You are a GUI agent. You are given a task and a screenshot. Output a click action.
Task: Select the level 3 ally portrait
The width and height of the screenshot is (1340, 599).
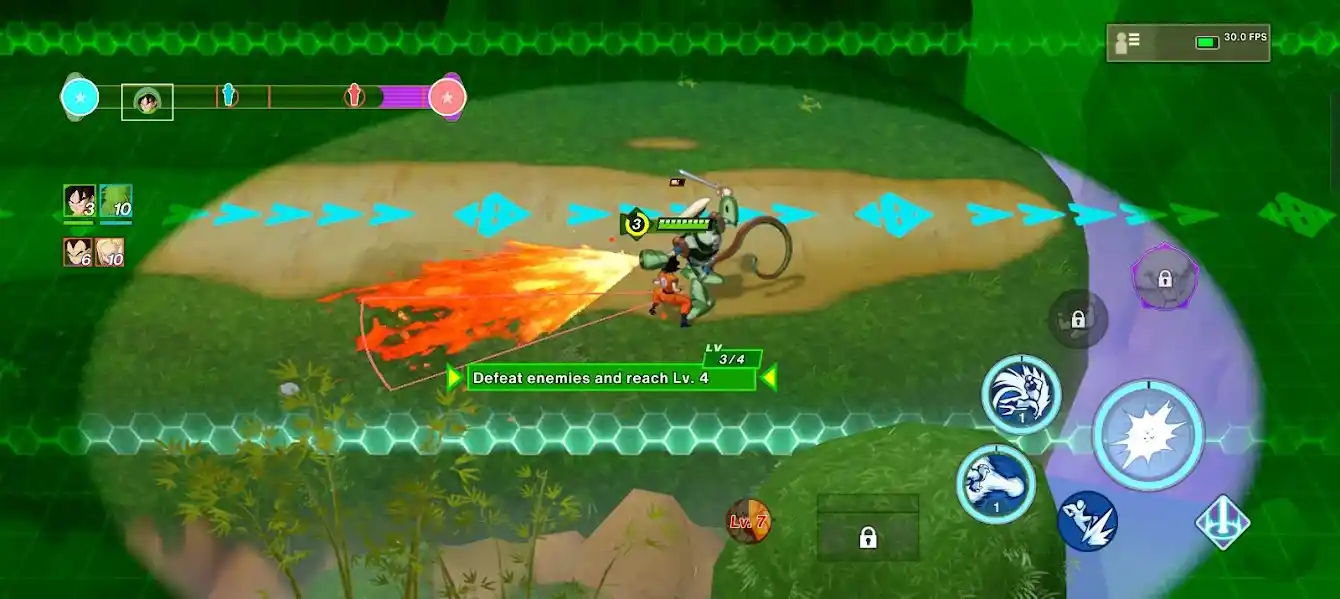click(79, 202)
